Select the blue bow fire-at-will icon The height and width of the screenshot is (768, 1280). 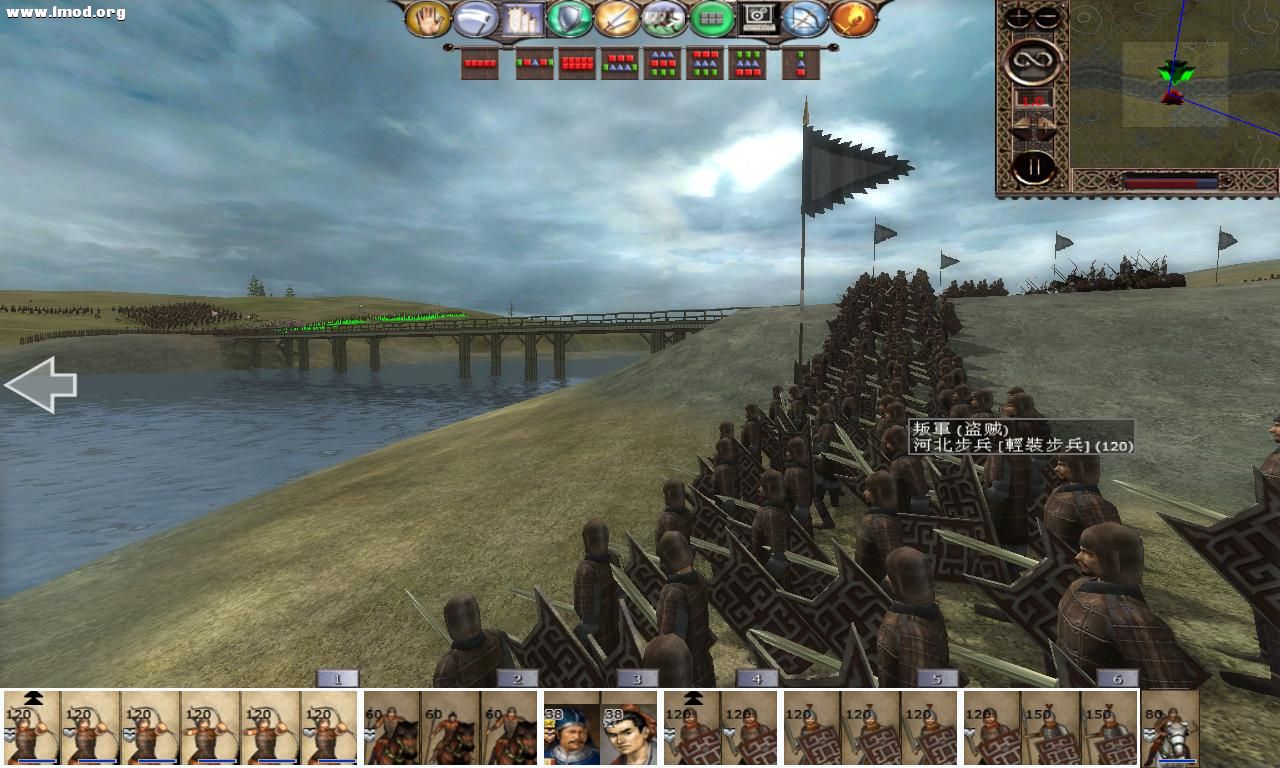click(x=802, y=17)
